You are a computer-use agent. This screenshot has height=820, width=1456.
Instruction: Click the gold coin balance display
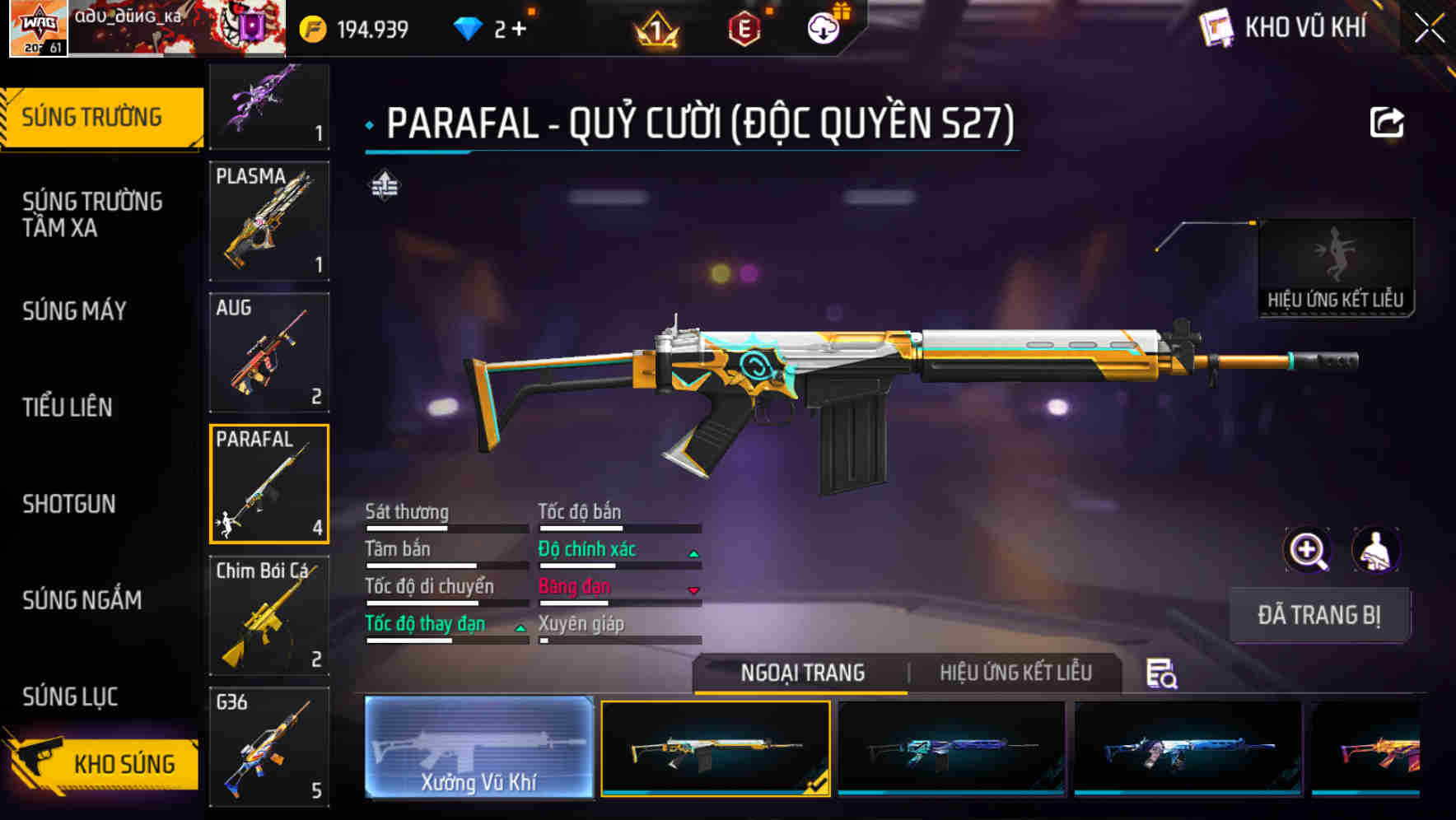346,27
